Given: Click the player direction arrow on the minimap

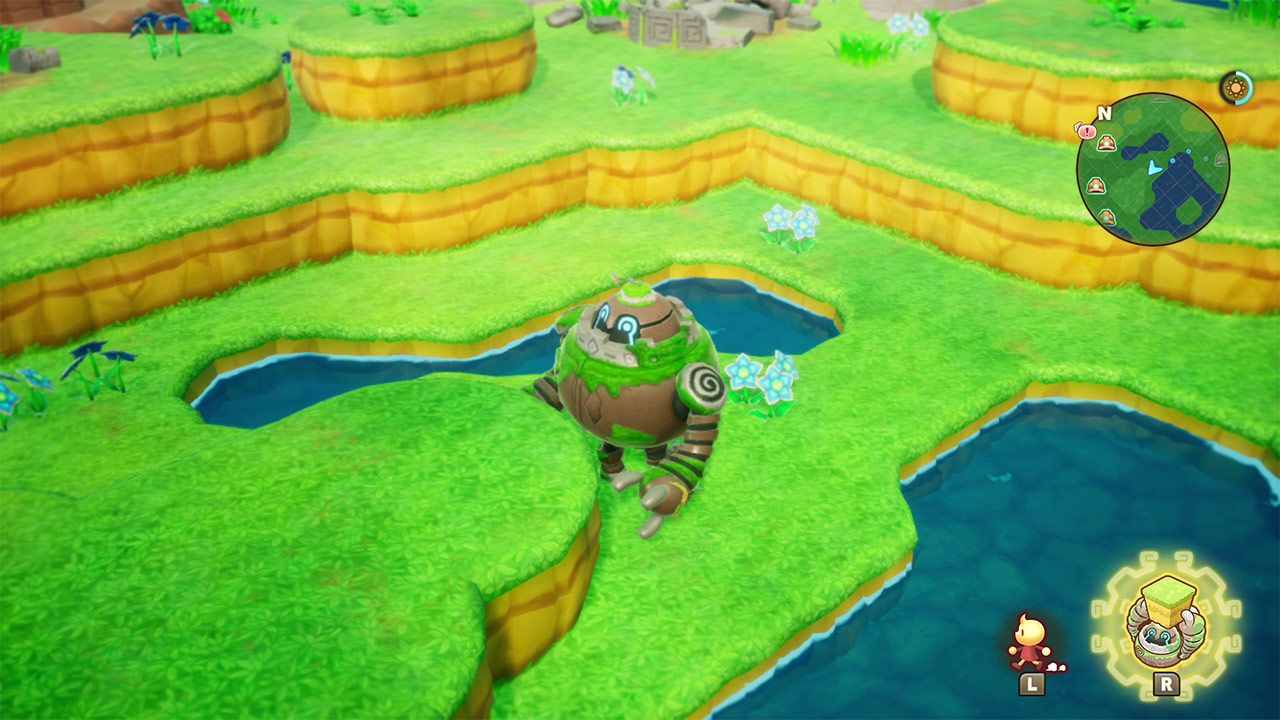Looking at the screenshot, I should click(x=1153, y=166).
